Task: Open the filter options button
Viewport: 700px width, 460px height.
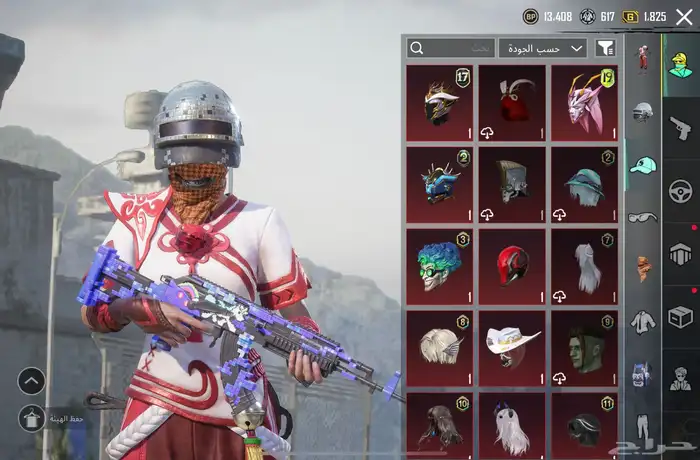Action: (x=605, y=48)
